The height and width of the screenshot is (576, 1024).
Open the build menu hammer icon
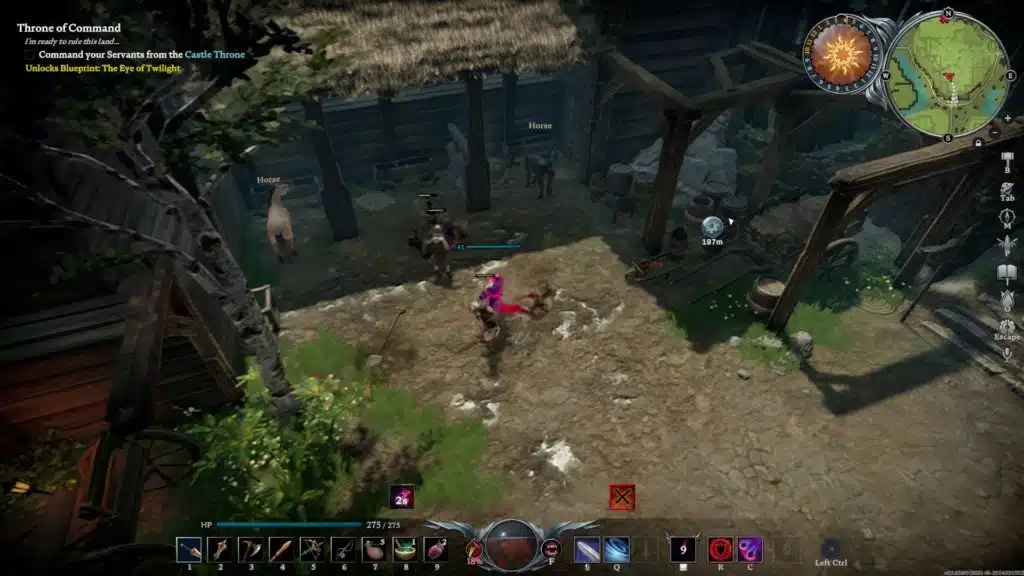coord(1007,158)
